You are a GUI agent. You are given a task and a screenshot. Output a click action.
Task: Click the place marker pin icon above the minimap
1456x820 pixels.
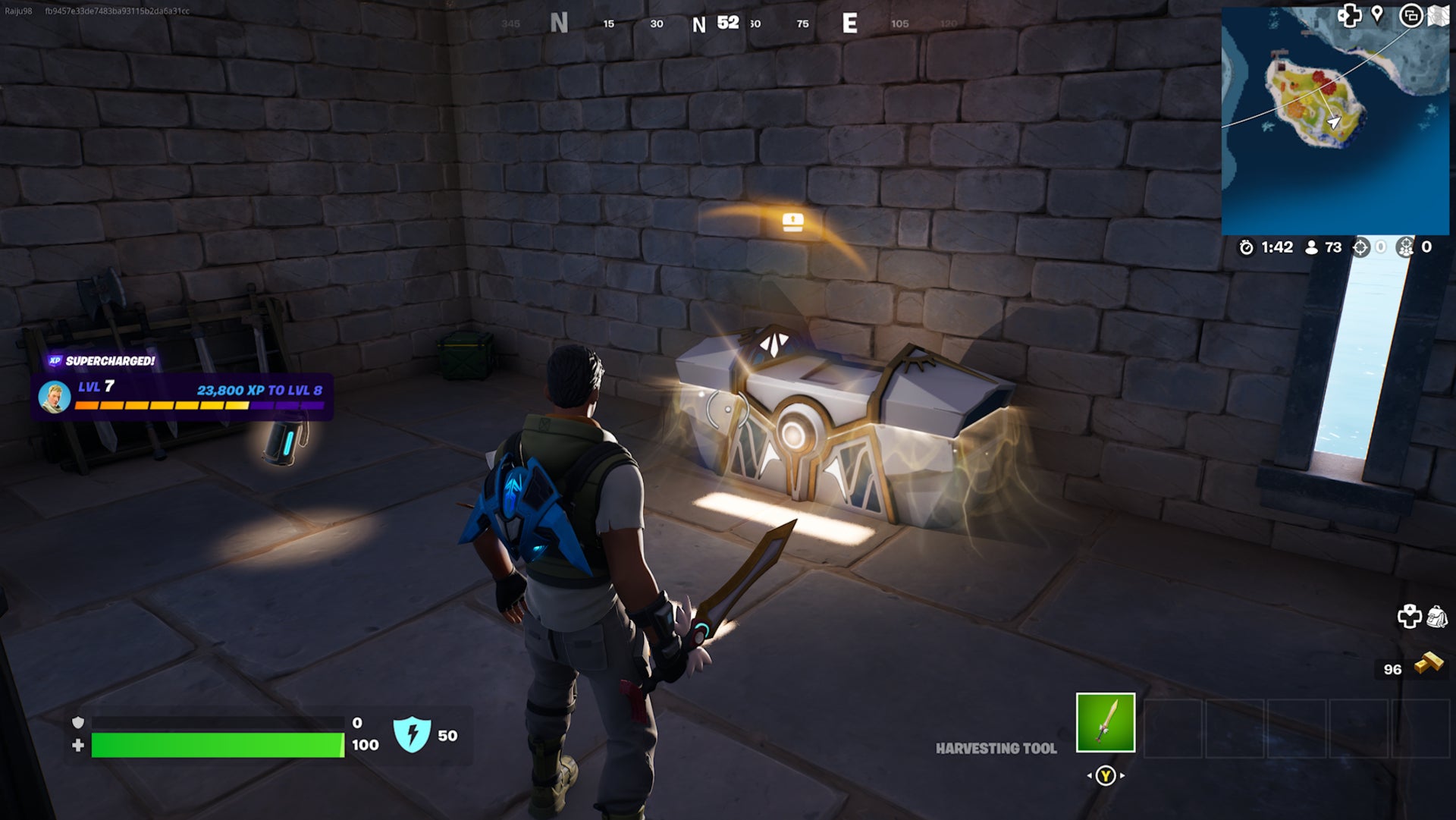[1376, 15]
